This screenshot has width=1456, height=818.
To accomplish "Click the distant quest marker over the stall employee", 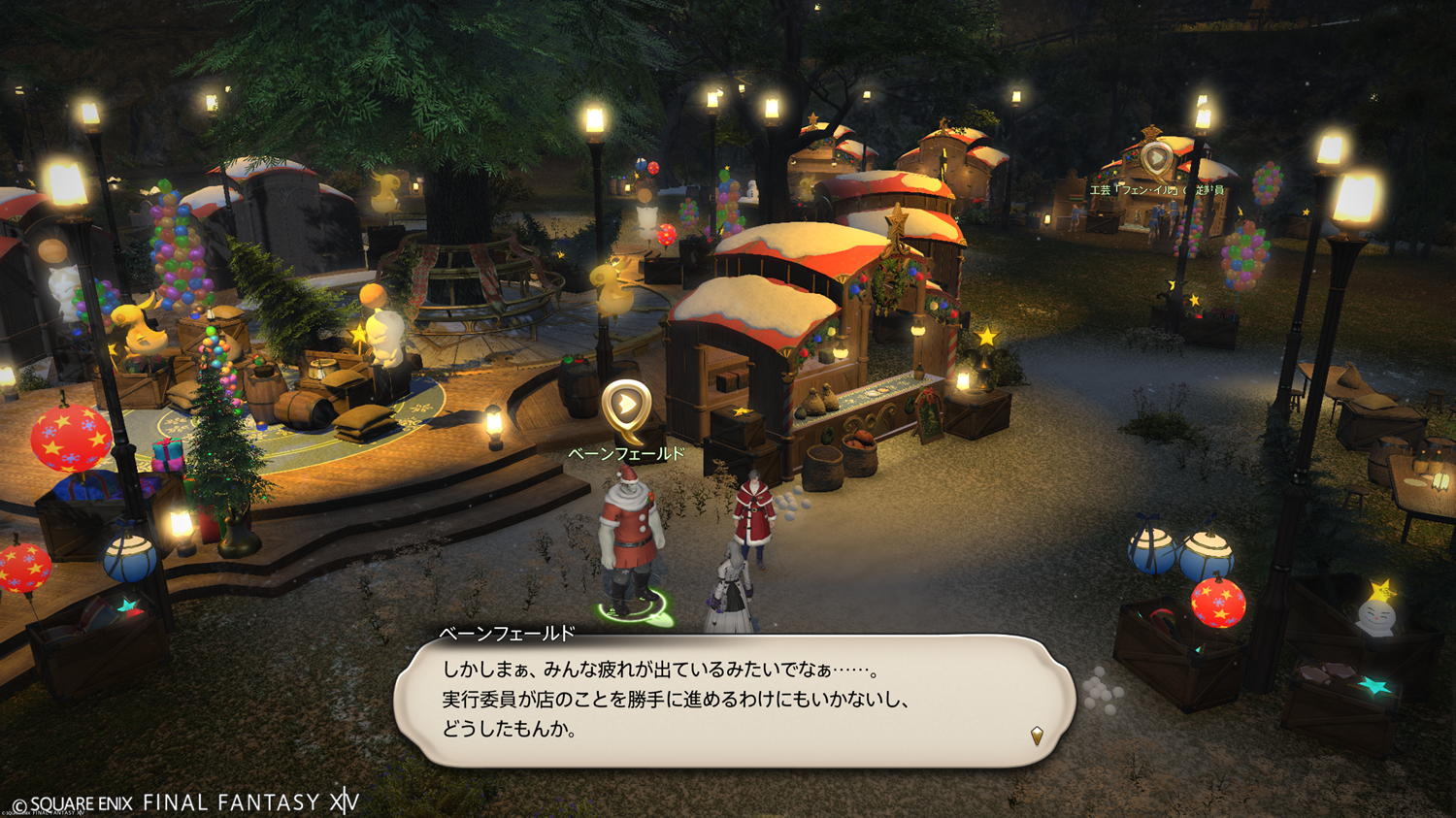I will [1155, 158].
